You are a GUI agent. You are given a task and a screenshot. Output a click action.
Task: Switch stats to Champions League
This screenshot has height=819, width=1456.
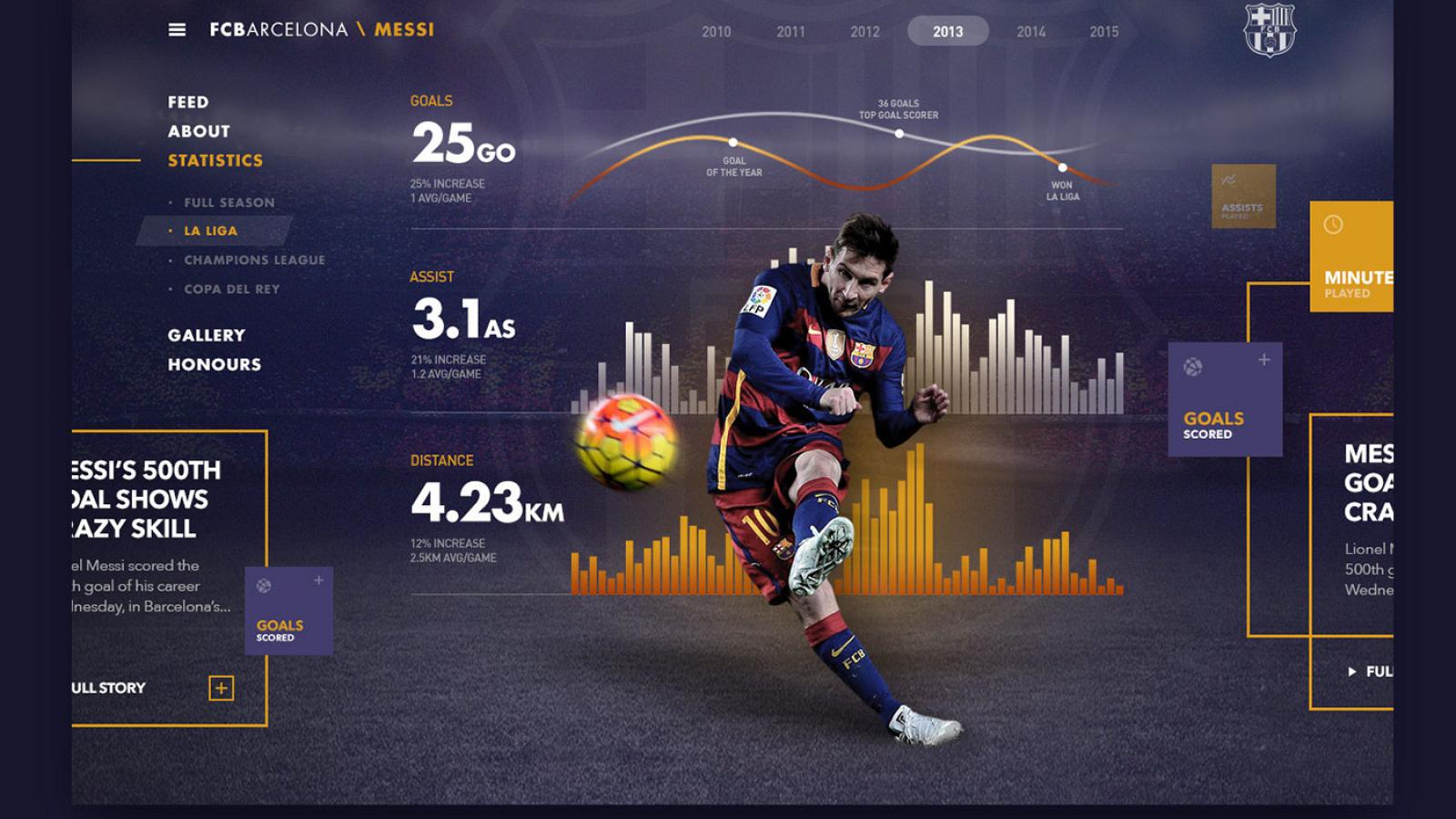(x=254, y=259)
